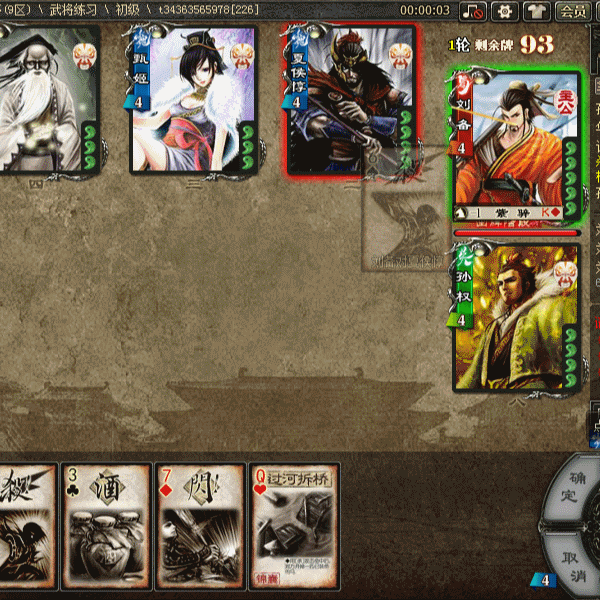Open the gear settings menu
Viewport: 600px width, 600px height.
point(506,11)
